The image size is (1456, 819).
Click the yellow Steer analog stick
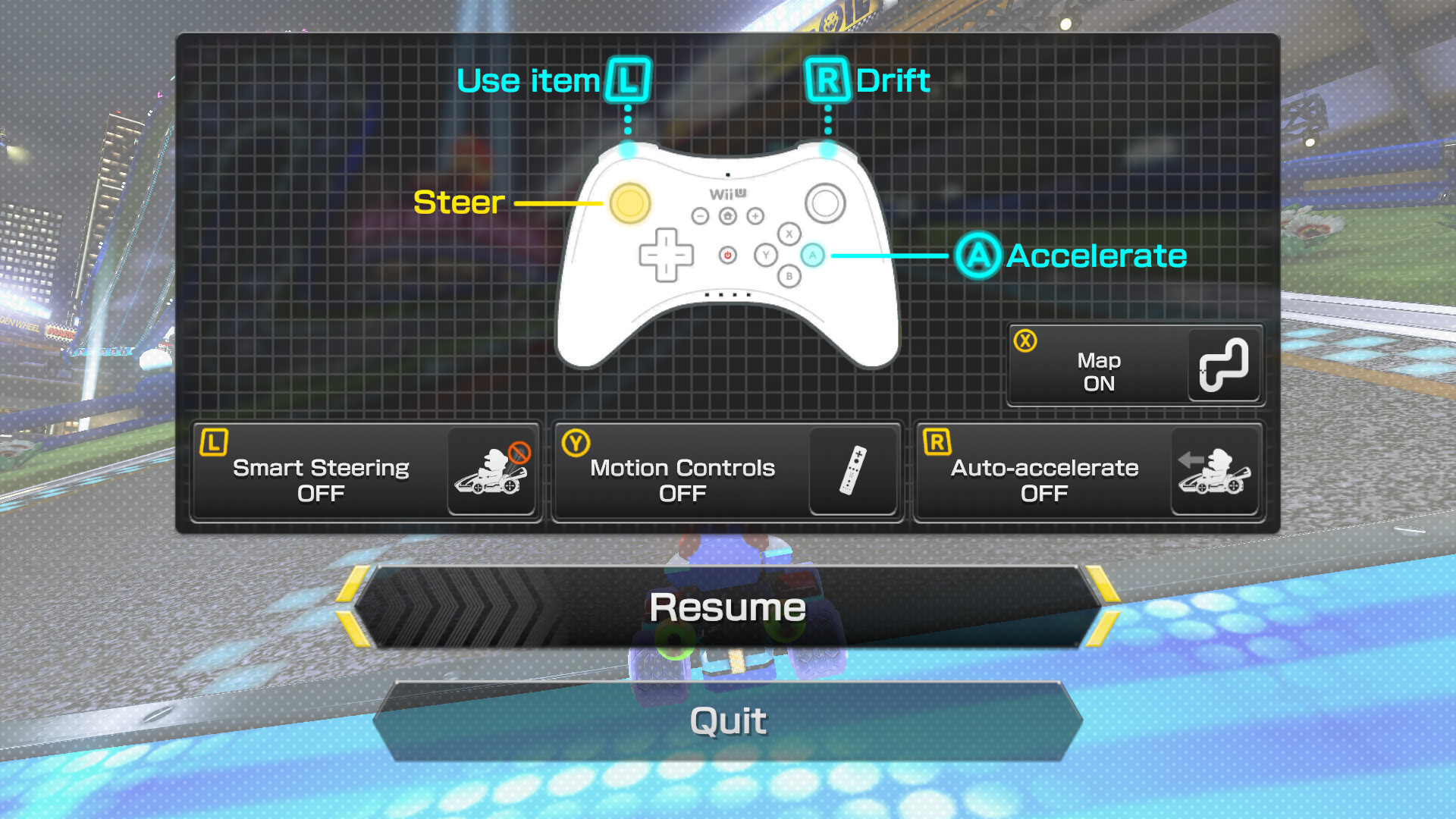[x=632, y=203]
